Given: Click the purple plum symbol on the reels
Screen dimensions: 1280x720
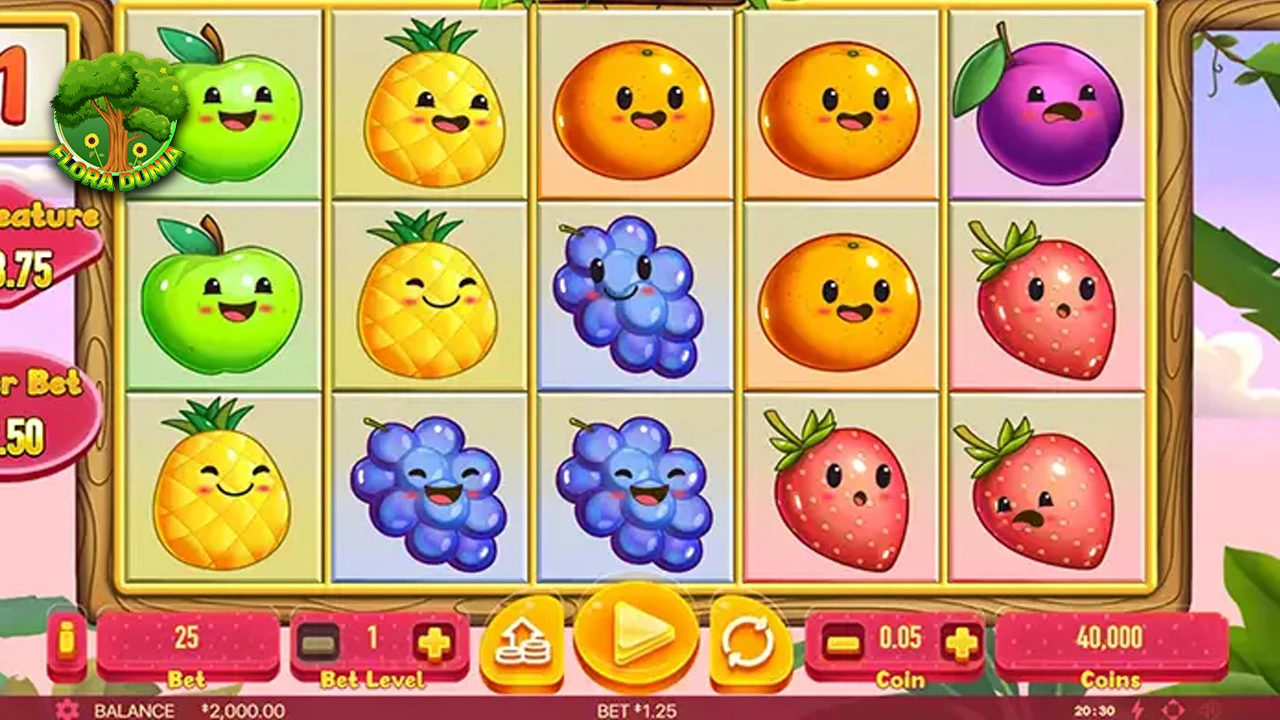Looking at the screenshot, I should (x=1048, y=110).
